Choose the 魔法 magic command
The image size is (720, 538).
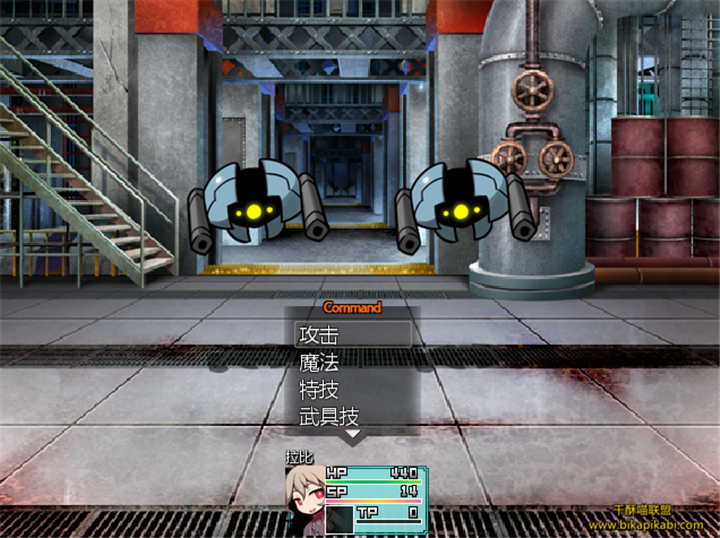click(x=352, y=362)
